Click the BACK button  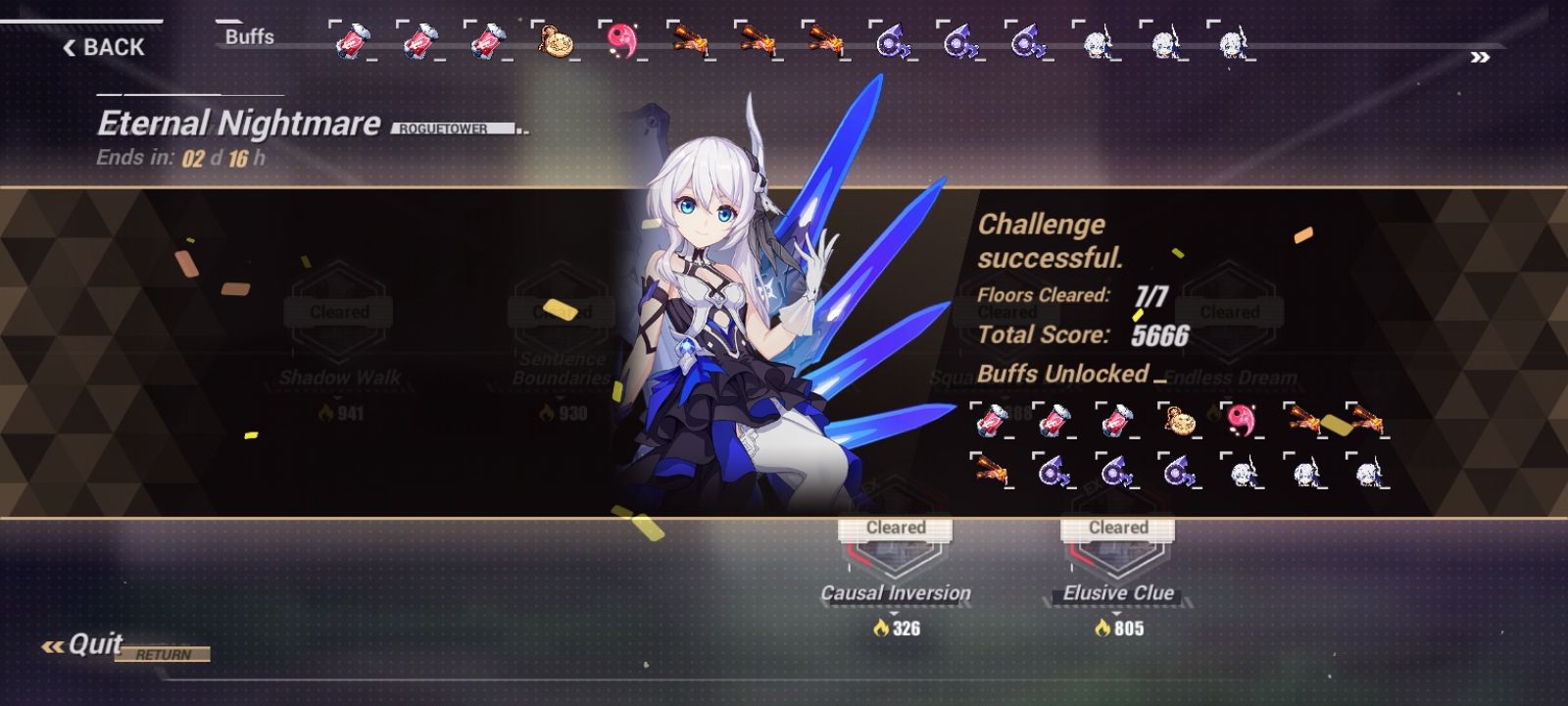click(103, 46)
